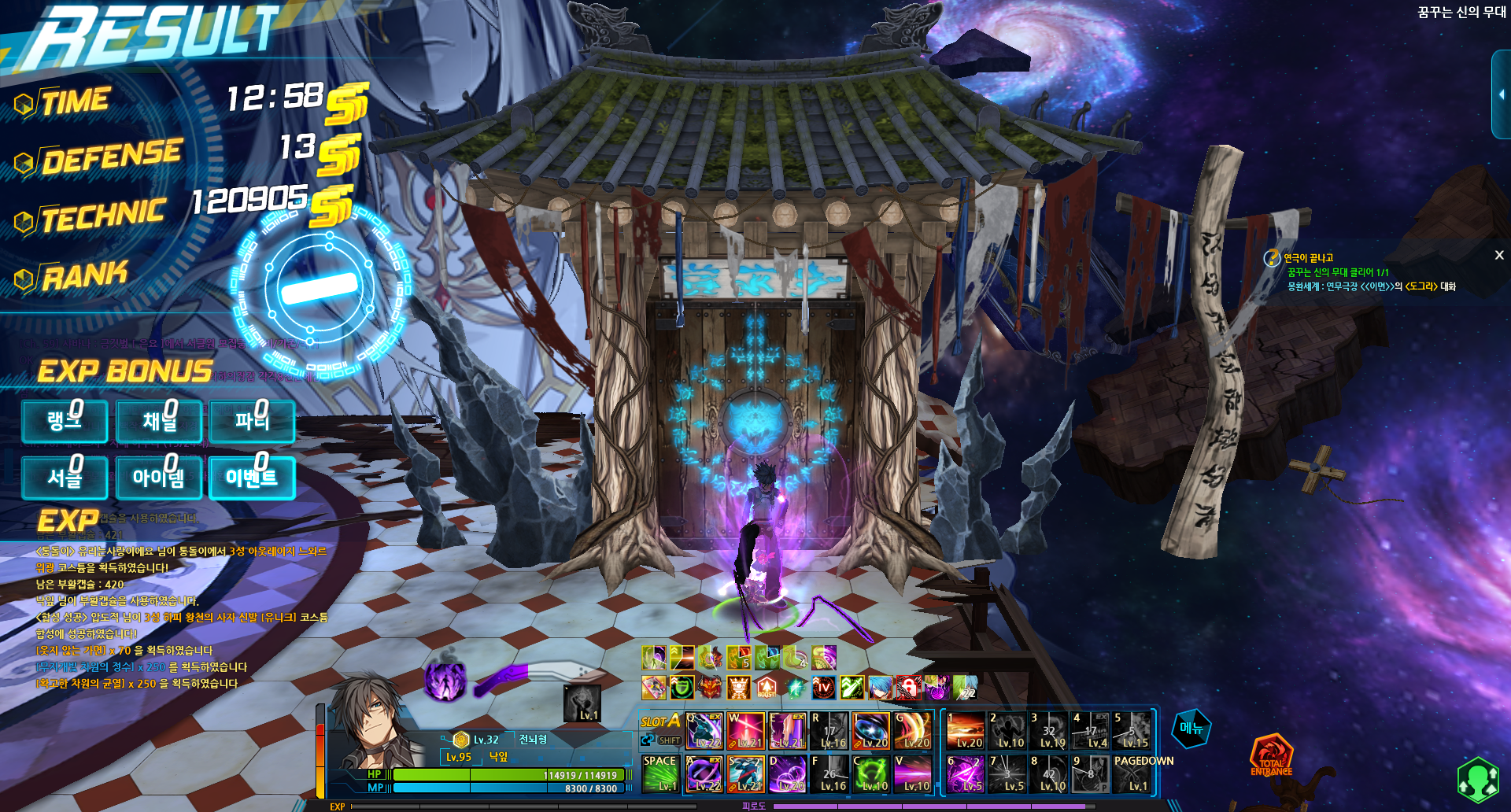The width and height of the screenshot is (1511, 812).
Task: Trigger the G skill with the orange slash
Action: tap(913, 731)
